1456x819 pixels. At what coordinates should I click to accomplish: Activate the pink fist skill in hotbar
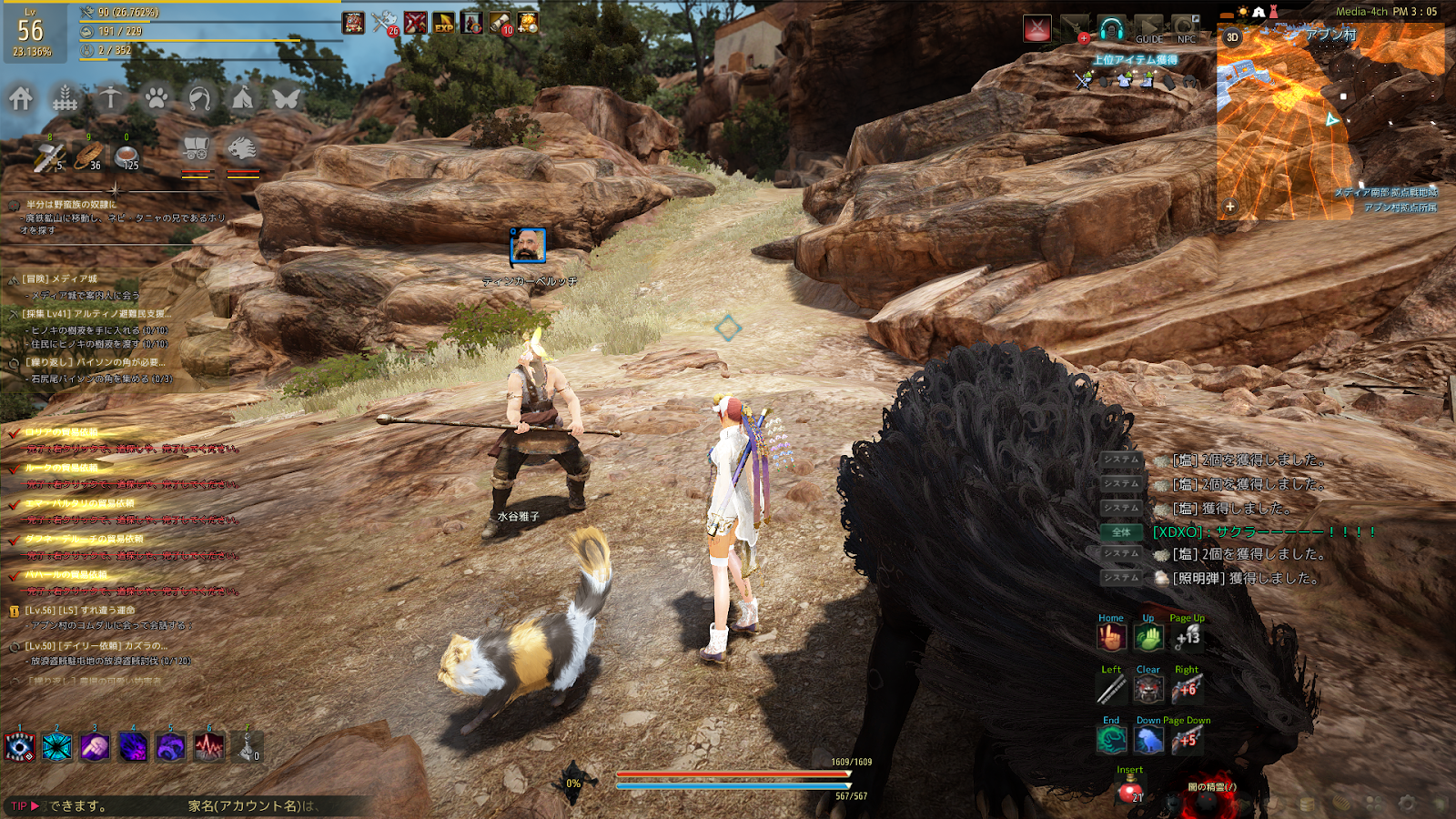[95, 747]
